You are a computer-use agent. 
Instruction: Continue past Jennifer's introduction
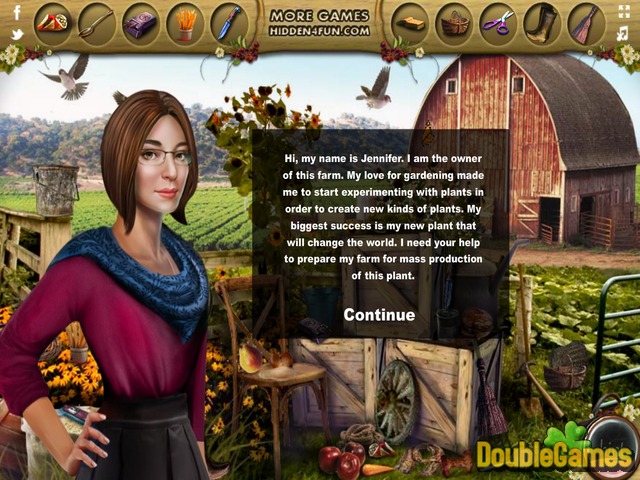click(379, 315)
